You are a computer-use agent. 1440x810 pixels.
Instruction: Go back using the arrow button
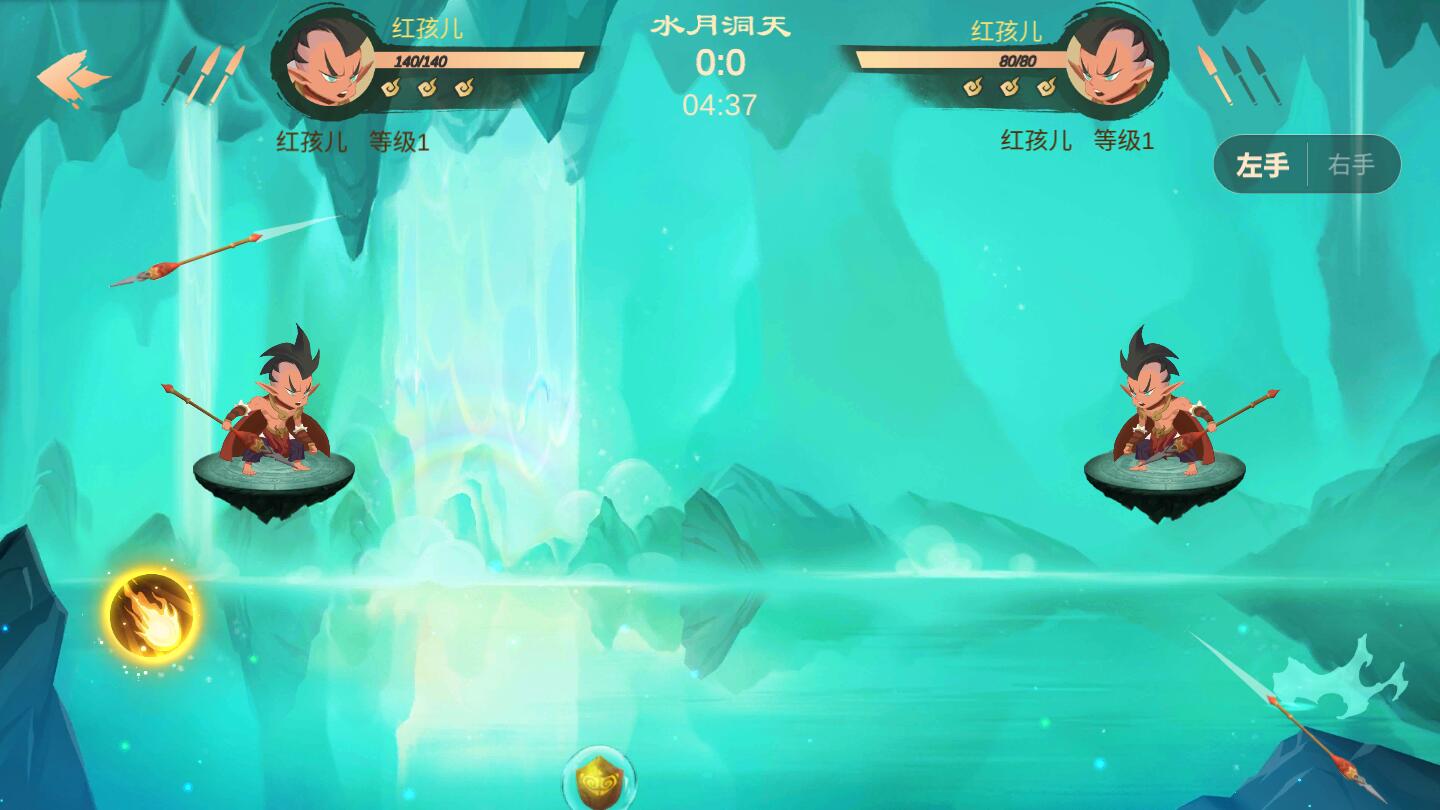click(x=74, y=76)
